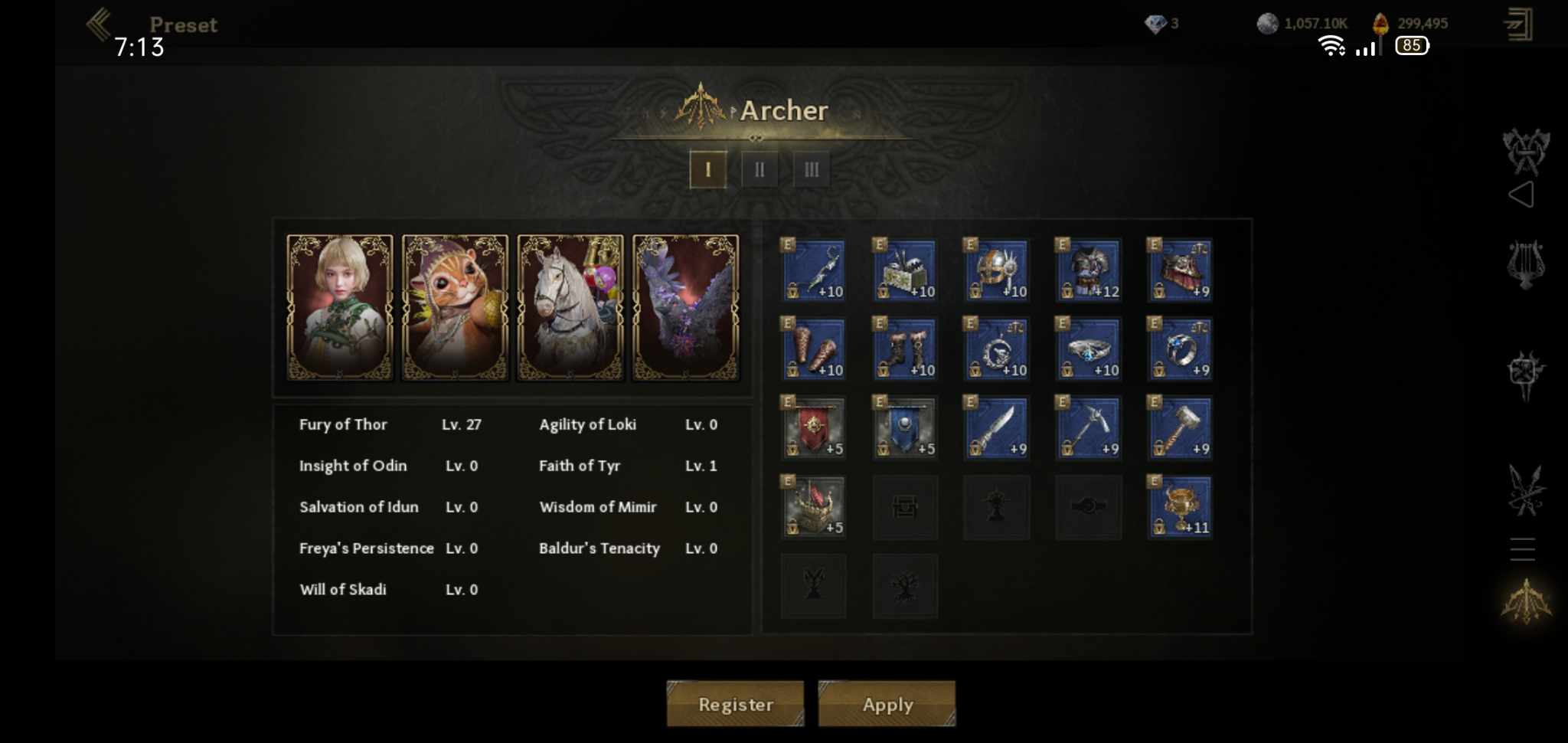Image resolution: width=1568 pixels, height=743 pixels.
Task: Select the blonde character avatar card
Action: [x=340, y=307]
